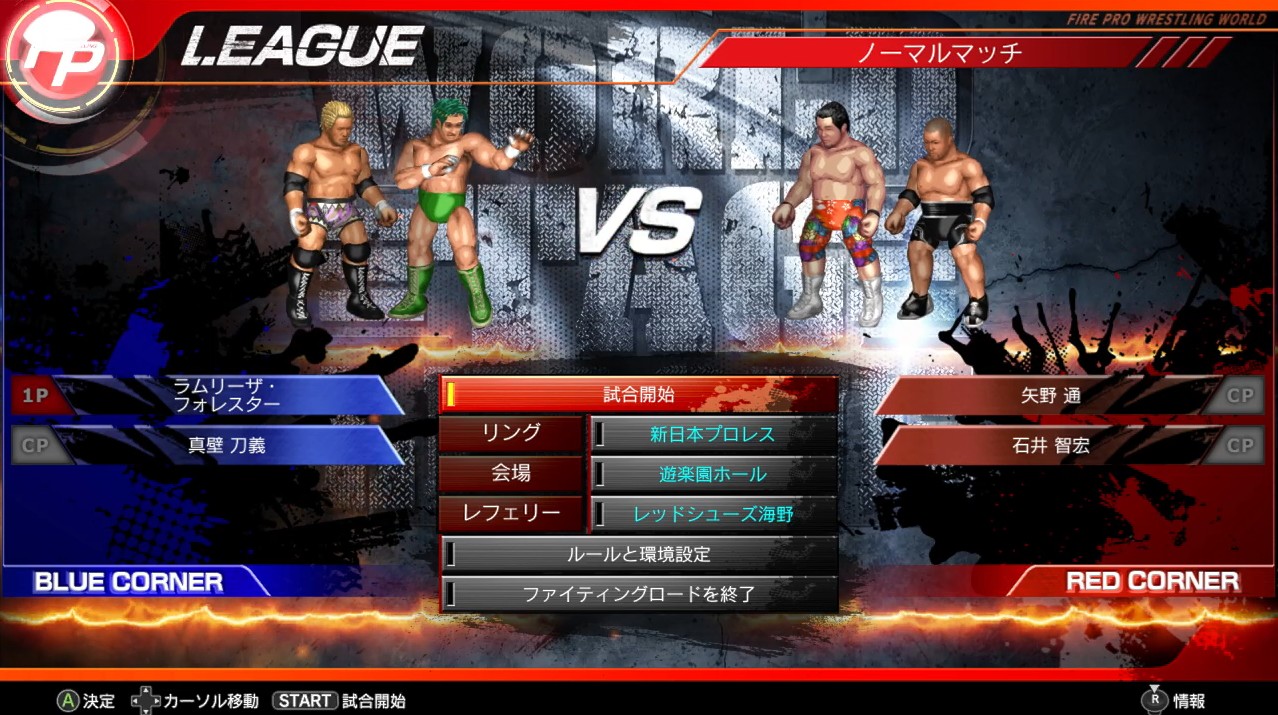
Task: Select the 会場 menu label
Action: point(511,474)
